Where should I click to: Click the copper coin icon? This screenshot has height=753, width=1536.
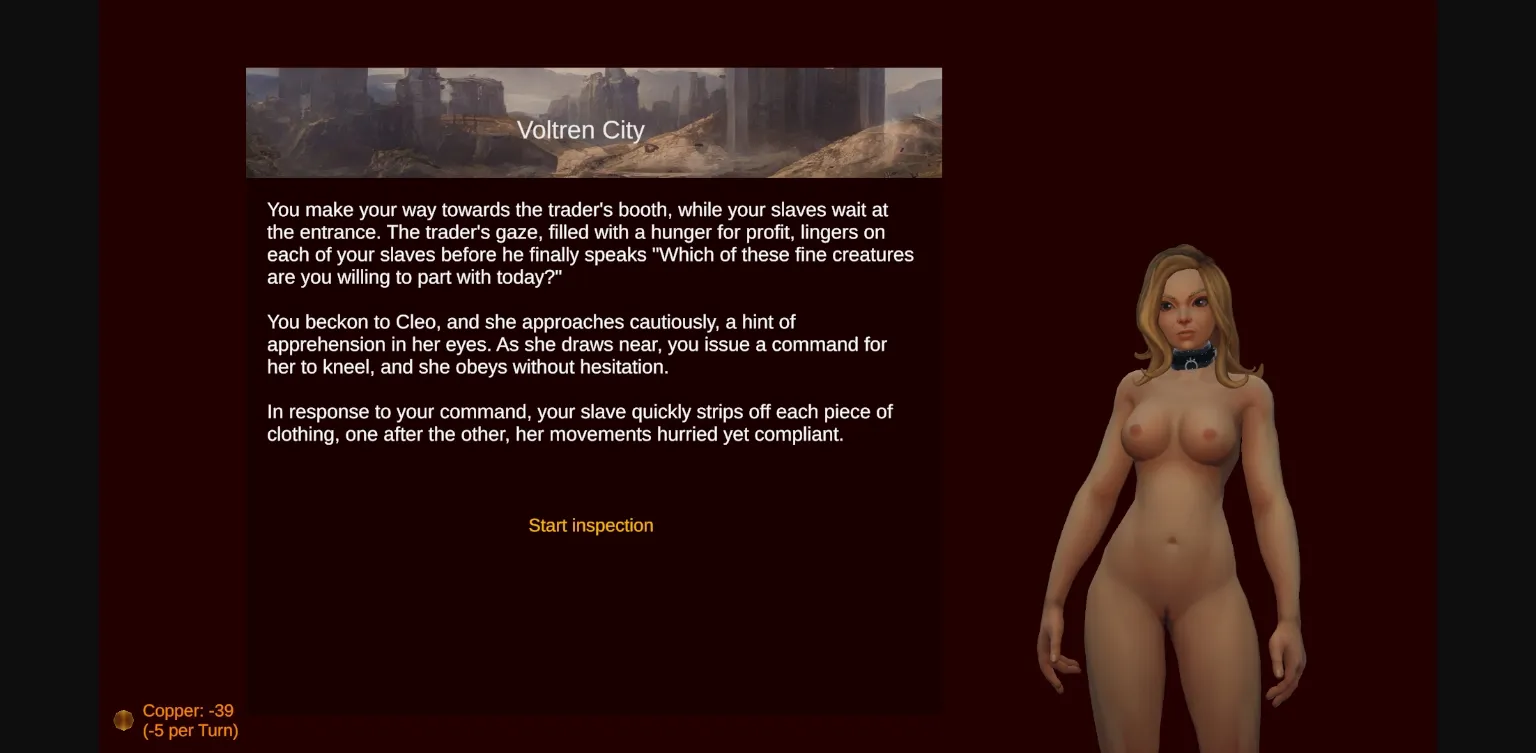pyautogui.click(x=123, y=719)
